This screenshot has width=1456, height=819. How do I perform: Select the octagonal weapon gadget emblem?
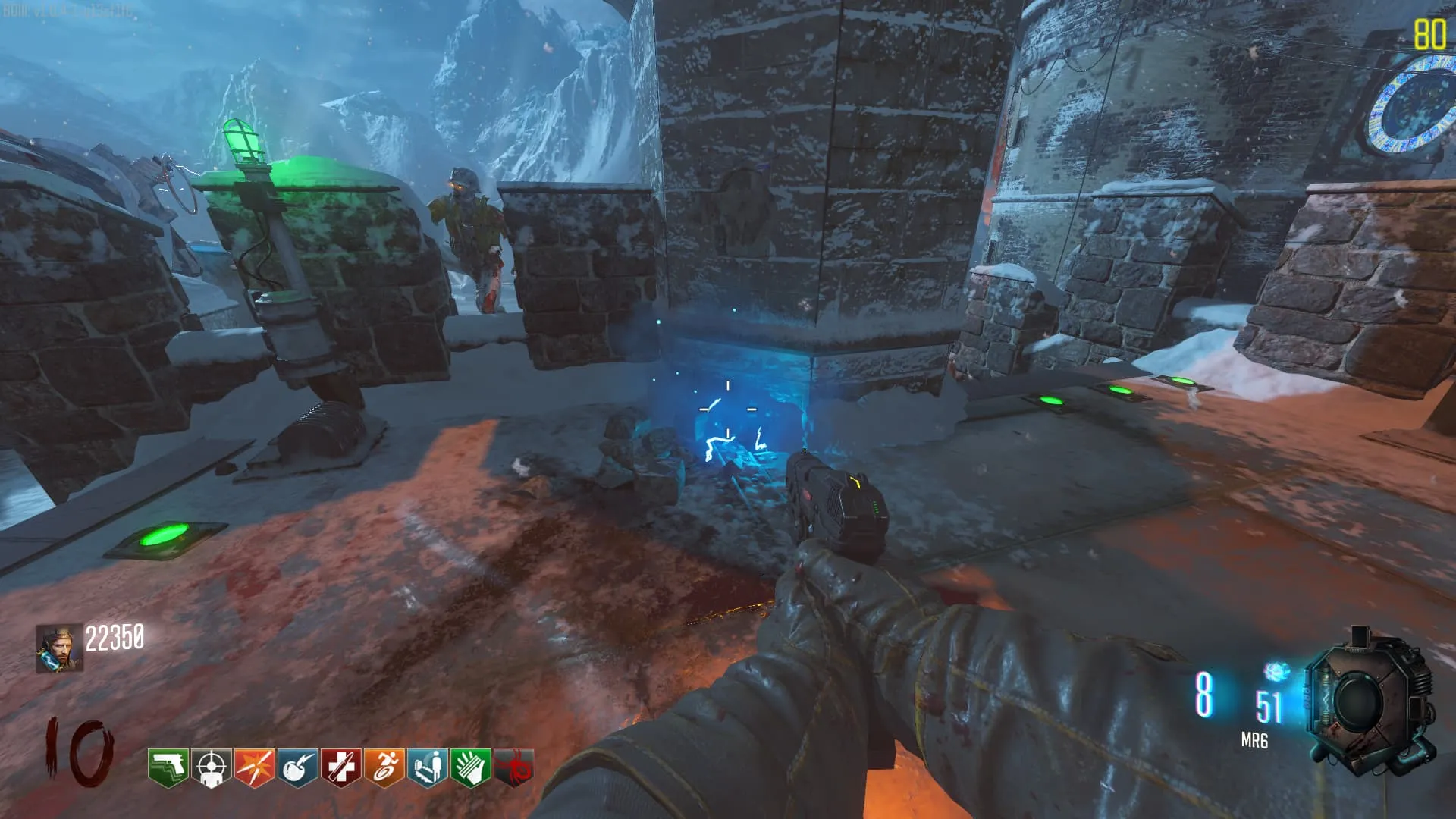point(1370,701)
